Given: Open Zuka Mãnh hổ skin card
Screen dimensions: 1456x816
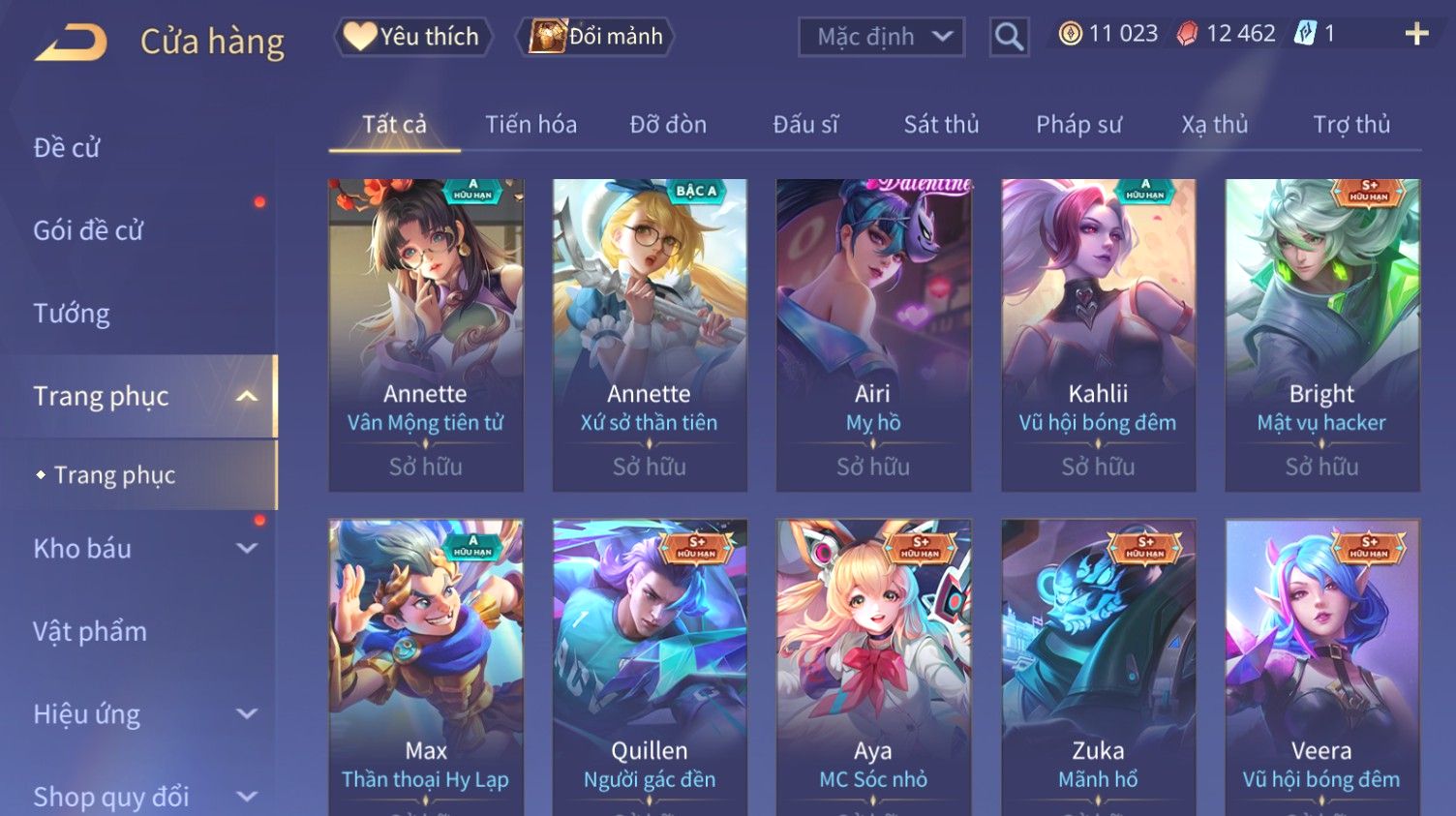Looking at the screenshot, I should click(x=1098, y=668).
